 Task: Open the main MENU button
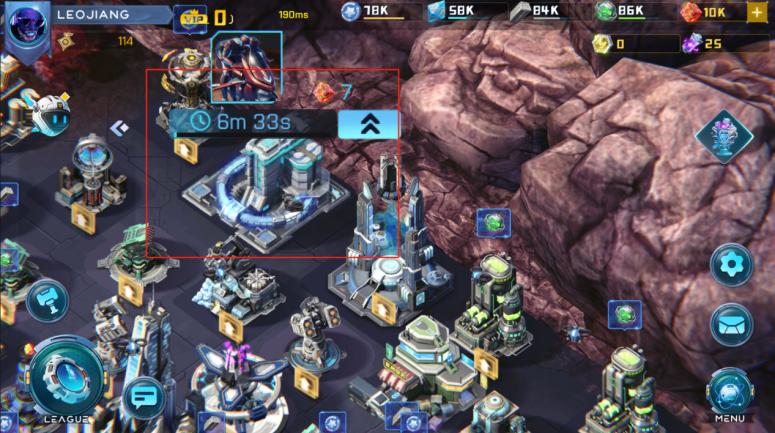731,391
